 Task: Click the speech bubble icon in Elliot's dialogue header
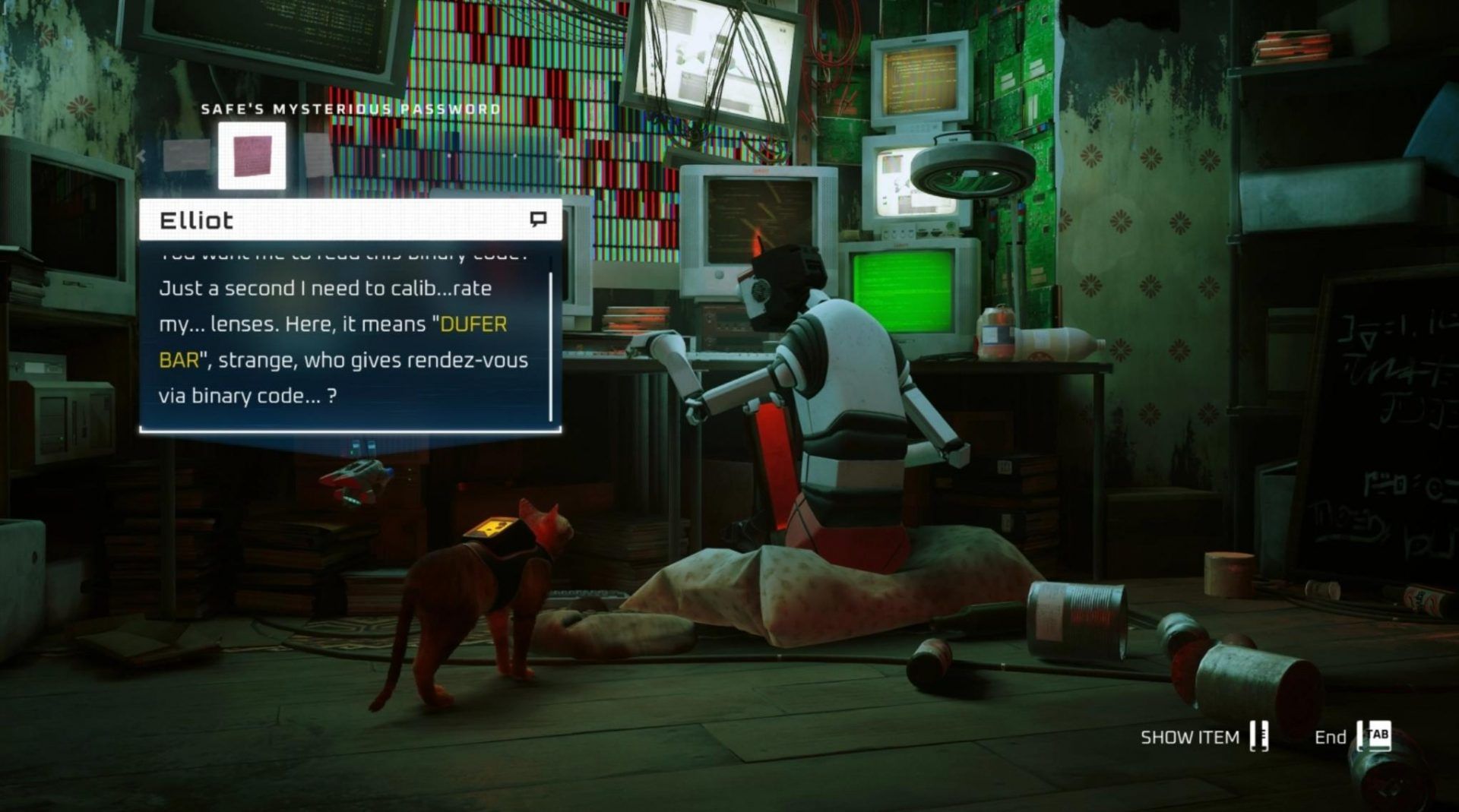tap(540, 220)
